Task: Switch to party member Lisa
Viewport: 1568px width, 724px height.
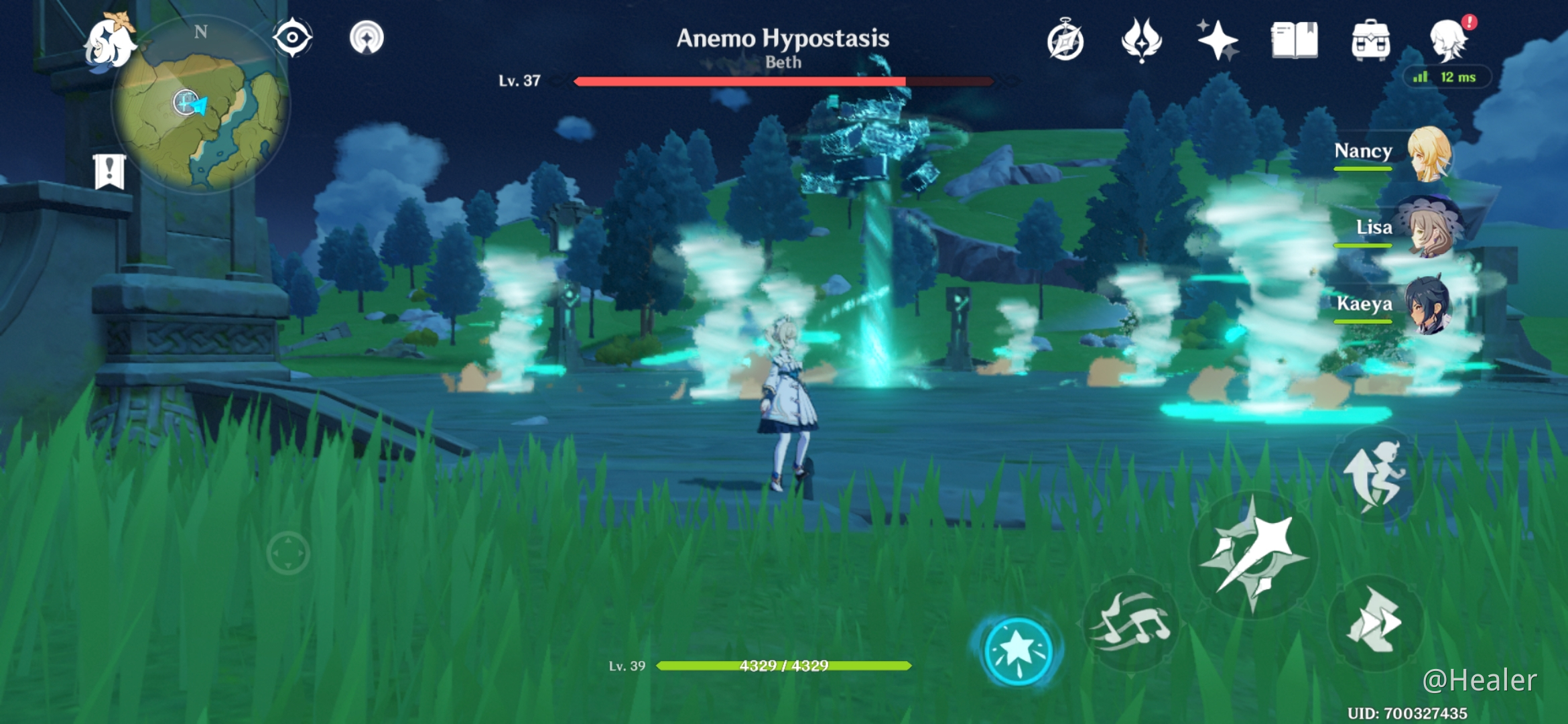Action: pyautogui.click(x=1429, y=229)
